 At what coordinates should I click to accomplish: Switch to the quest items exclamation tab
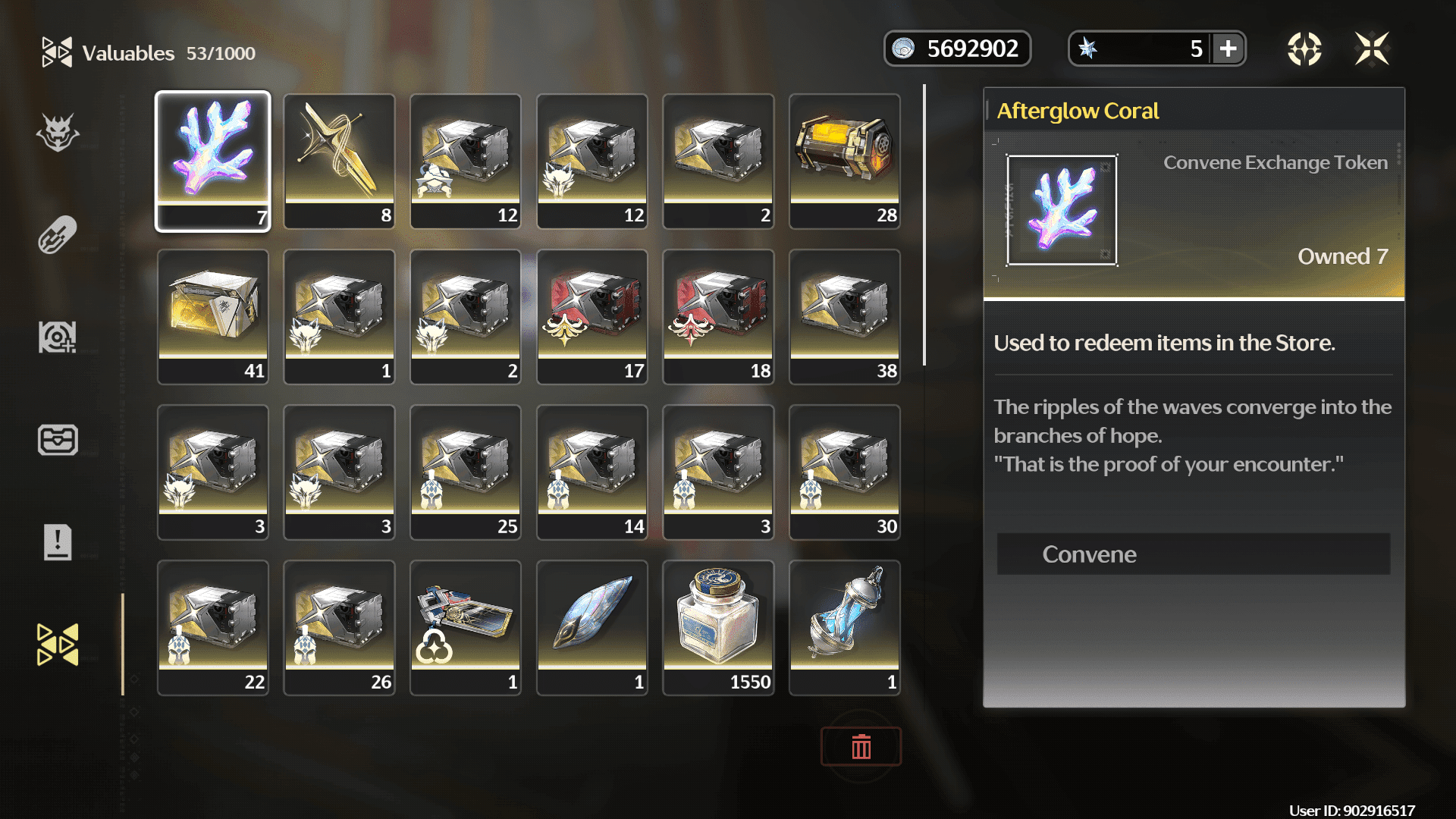(x=58, y=542)
